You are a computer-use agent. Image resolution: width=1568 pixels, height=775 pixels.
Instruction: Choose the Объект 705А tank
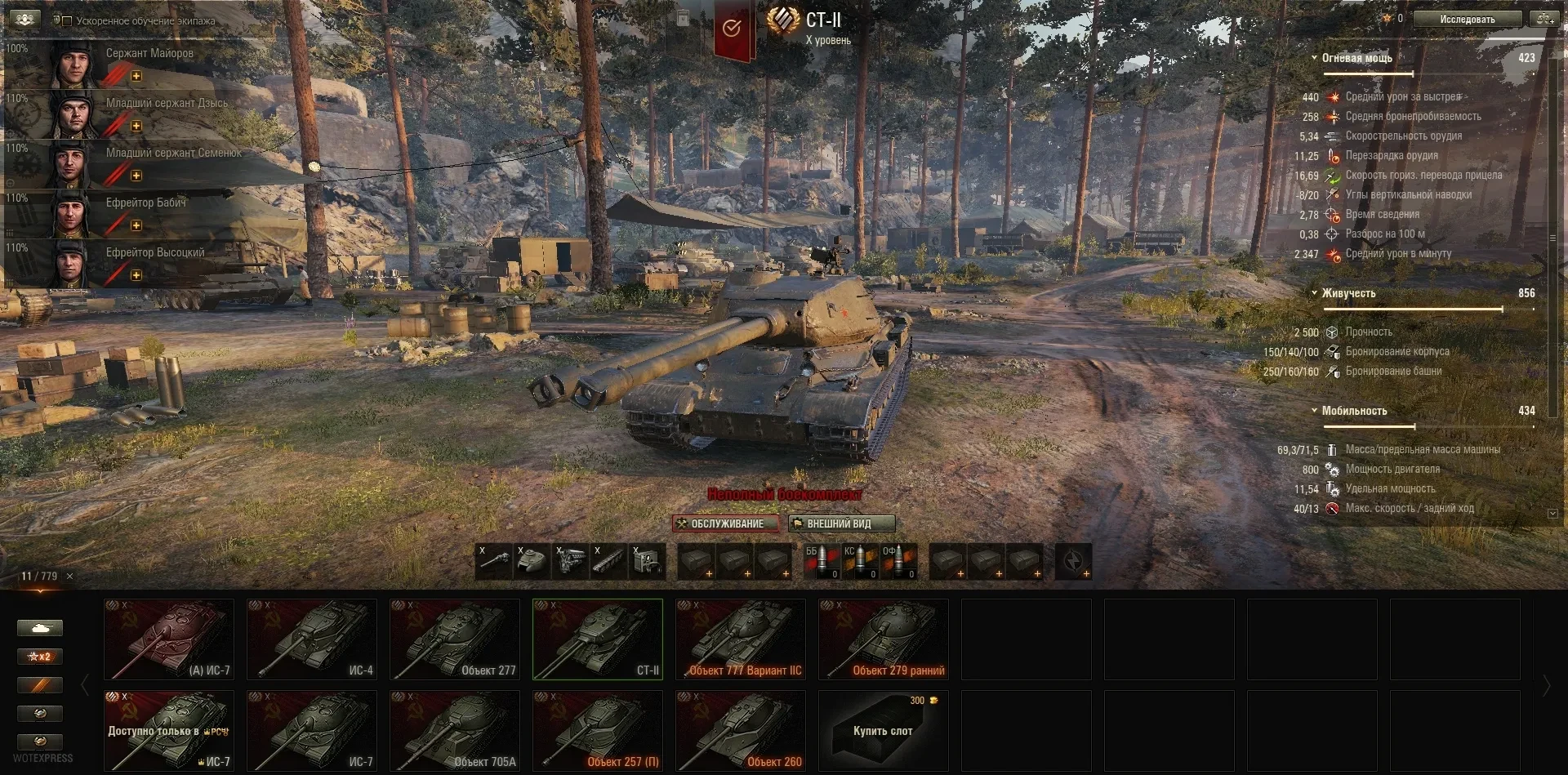coord(455,730)
